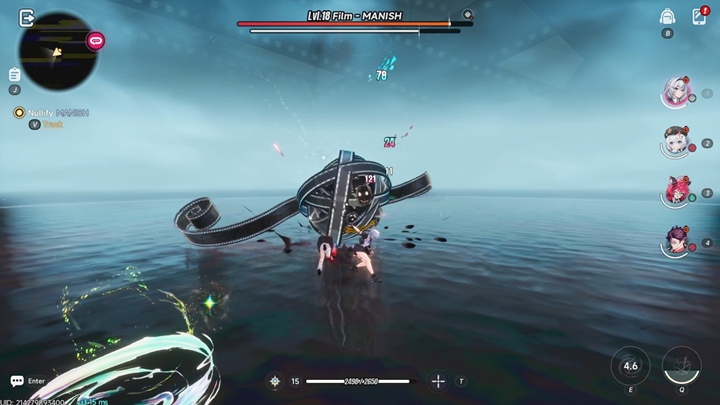This screenshot has height=405, width=720.
Task: Click the target icon left of the HP bar
Action: [x=275, y=381]
